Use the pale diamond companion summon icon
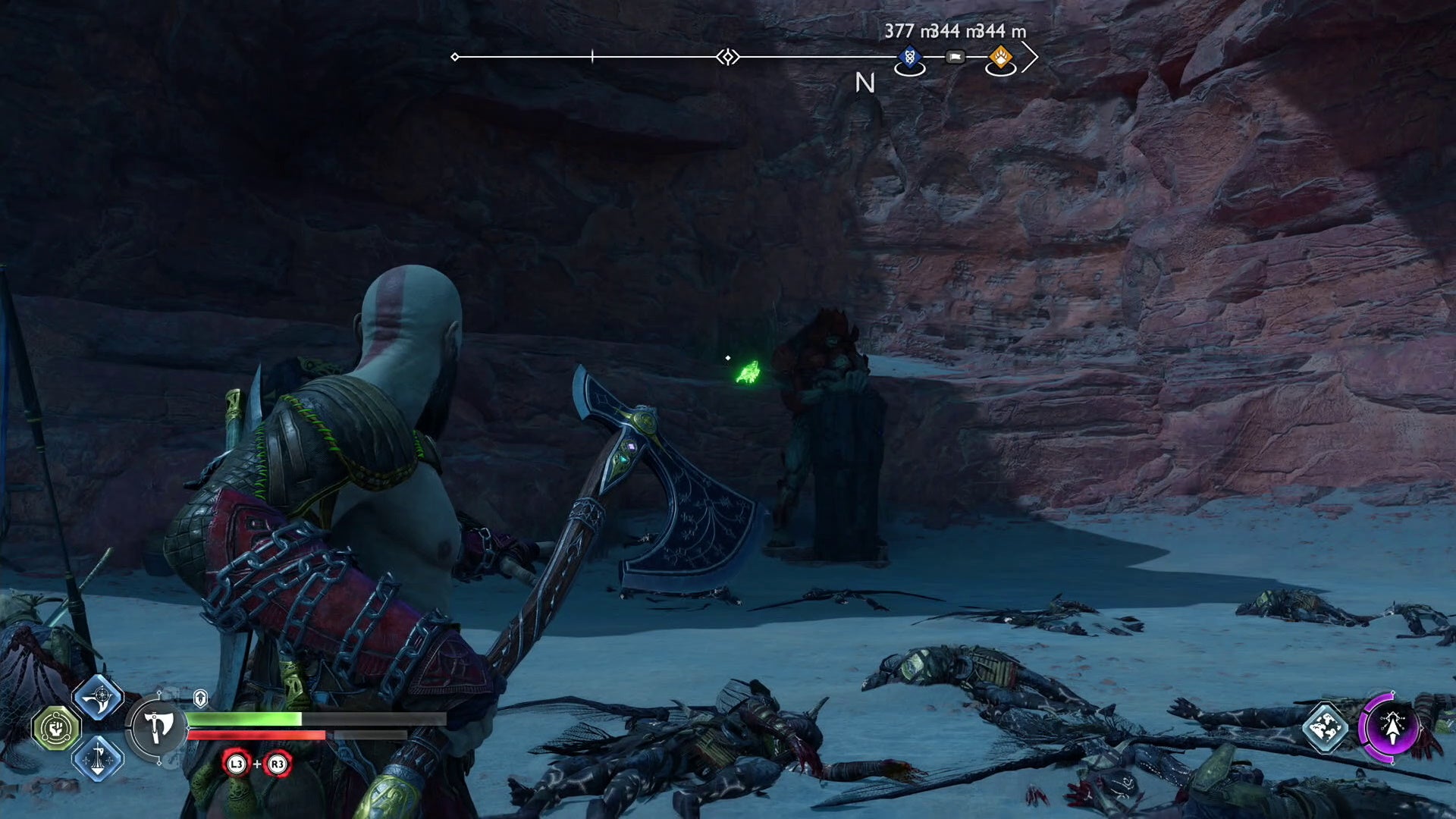This screenshot has width=1456, height=819. point(1326,727)
